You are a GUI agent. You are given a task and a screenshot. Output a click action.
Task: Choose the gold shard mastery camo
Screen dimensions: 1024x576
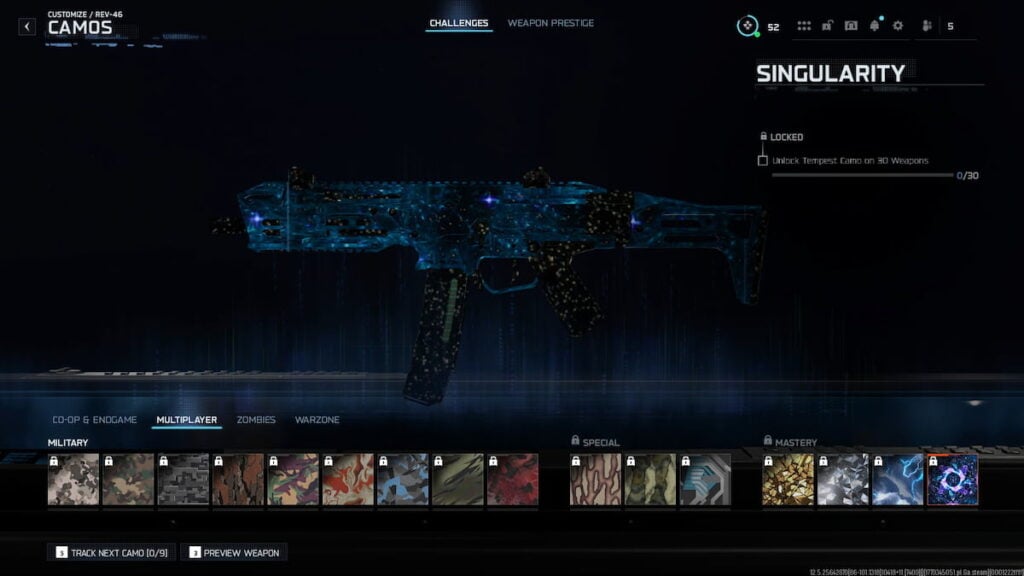click(788, 479)
